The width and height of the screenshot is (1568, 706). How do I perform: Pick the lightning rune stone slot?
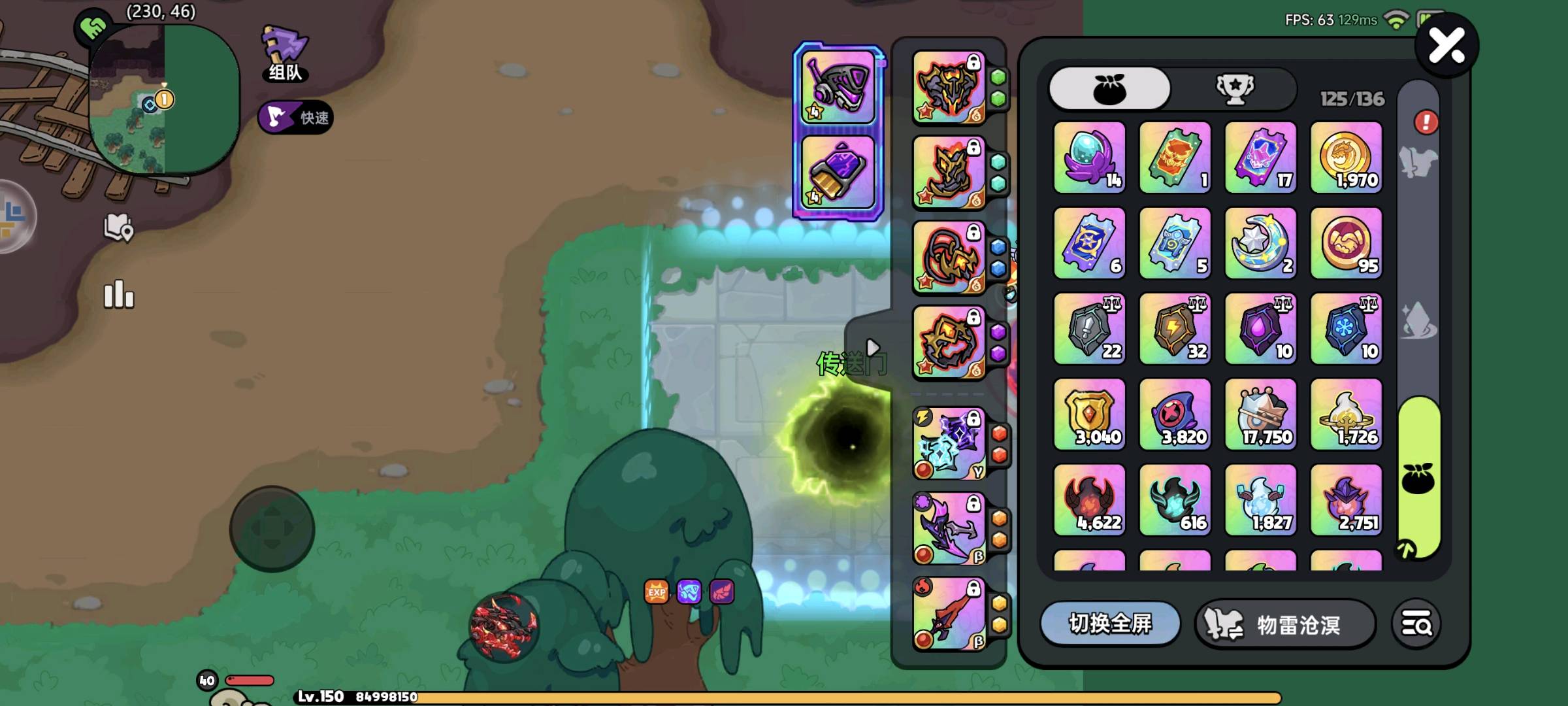click(x=1175, y=329)
